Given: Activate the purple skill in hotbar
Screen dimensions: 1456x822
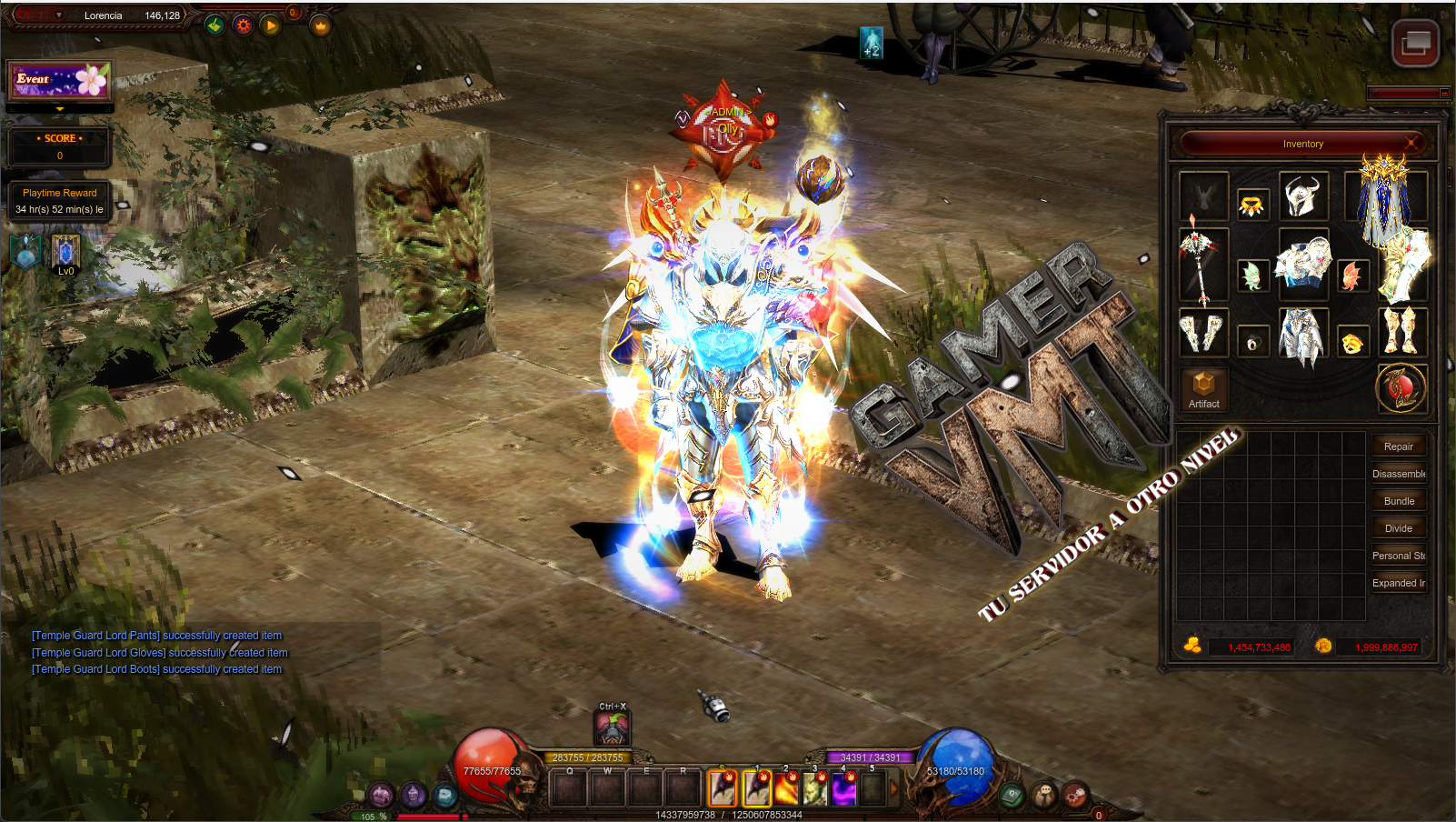Looking at the screenshot, I should (x=843, y=789).
